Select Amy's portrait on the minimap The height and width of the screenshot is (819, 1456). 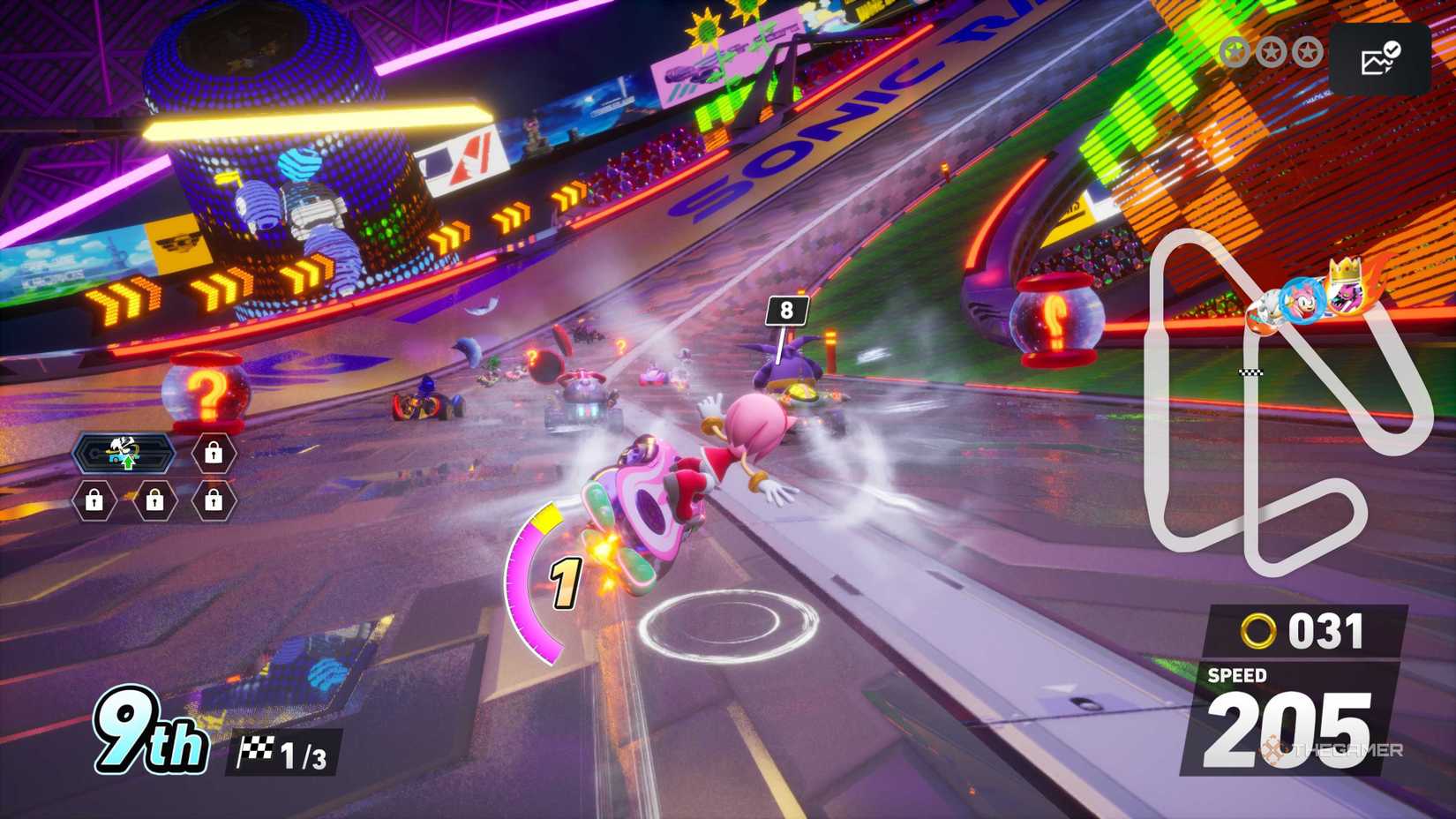(x=1302, y=302)
